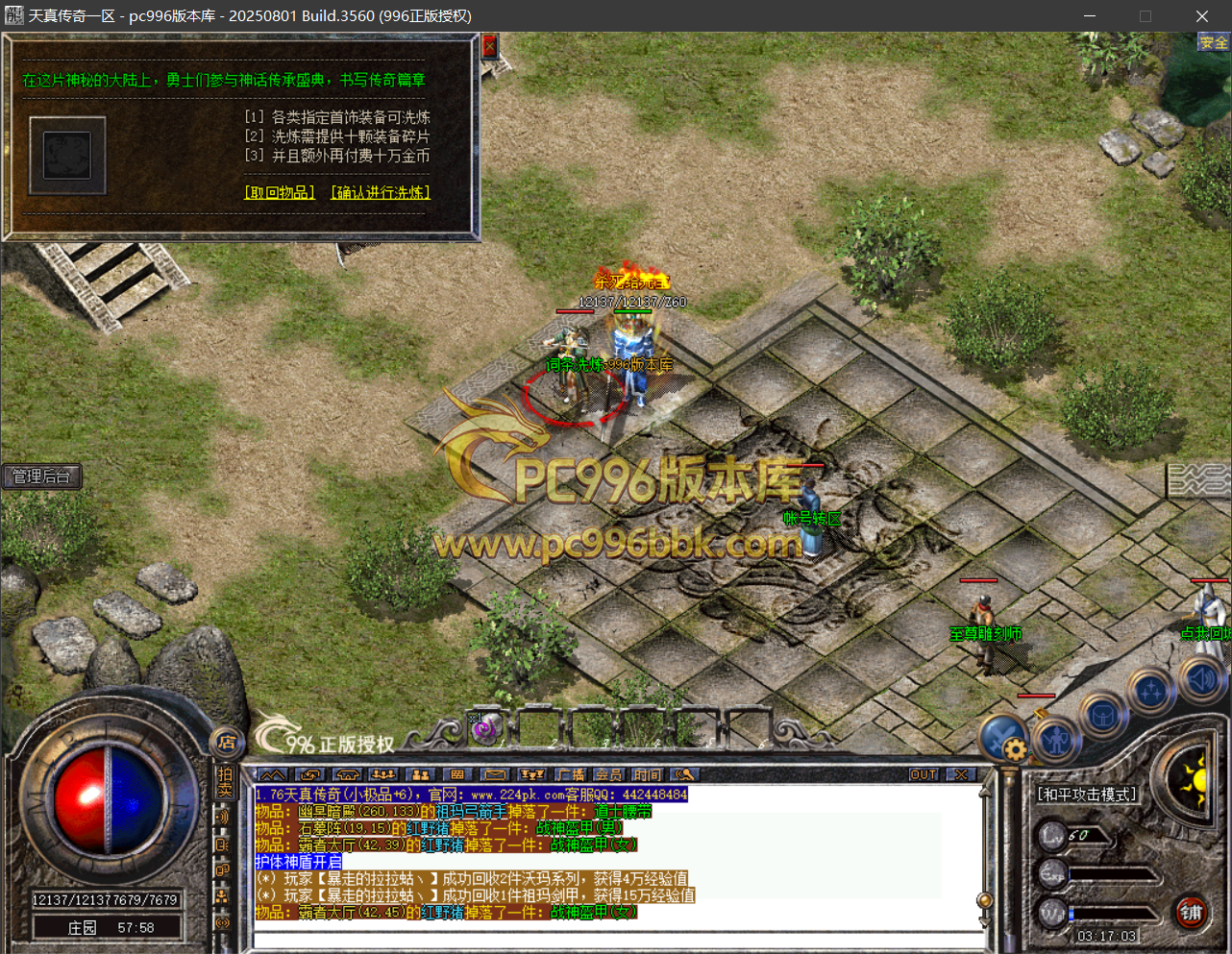Minimize the game window
The height and width of the screenshot is (954, 1232).
point(1090,16)
